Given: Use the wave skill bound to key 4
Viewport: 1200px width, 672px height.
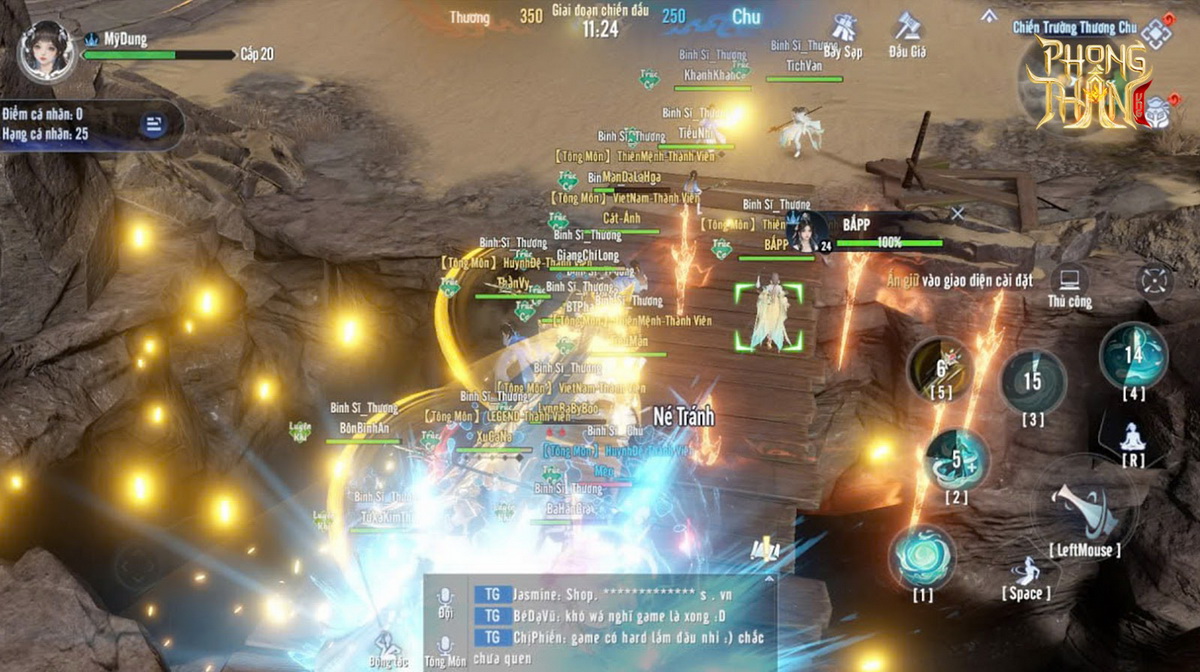Looking at the screenshot, I should click(1133, 354).
